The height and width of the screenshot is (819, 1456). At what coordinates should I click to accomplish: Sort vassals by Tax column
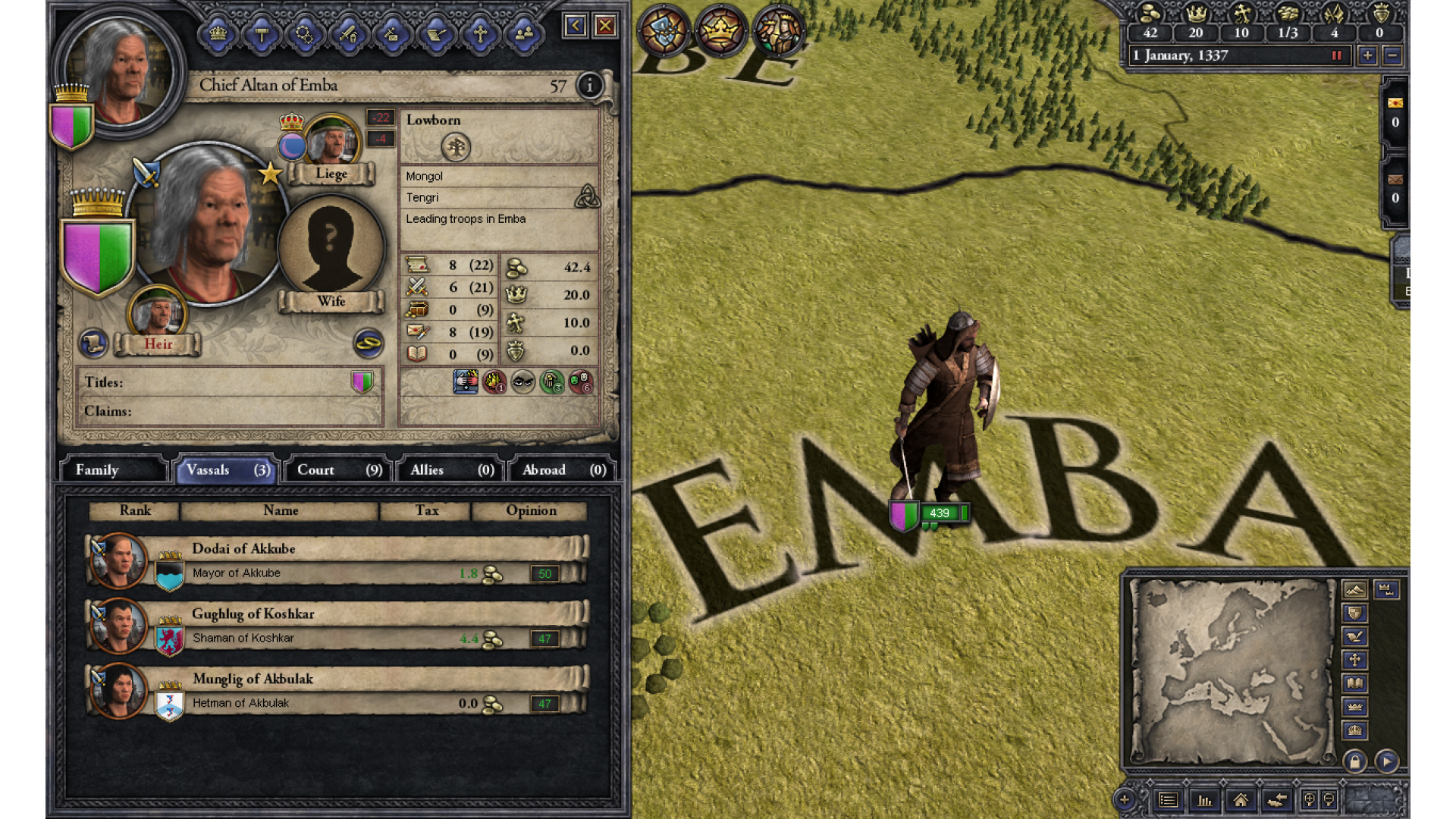coord(426,511)
